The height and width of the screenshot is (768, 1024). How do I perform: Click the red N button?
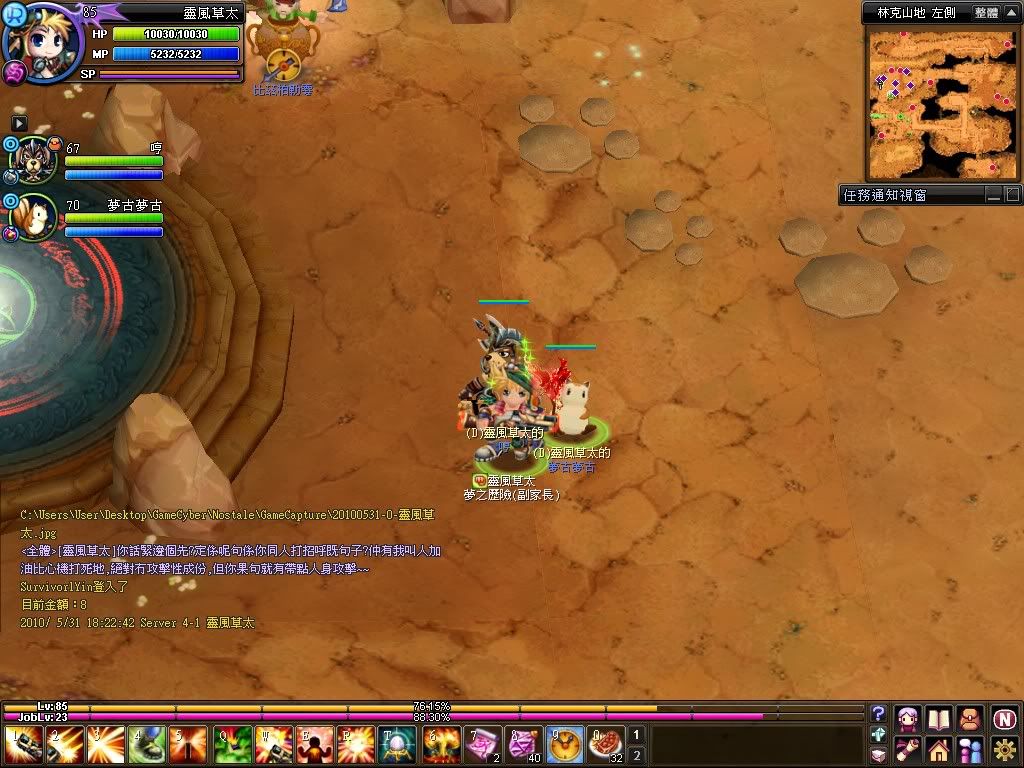[1004, 718]
